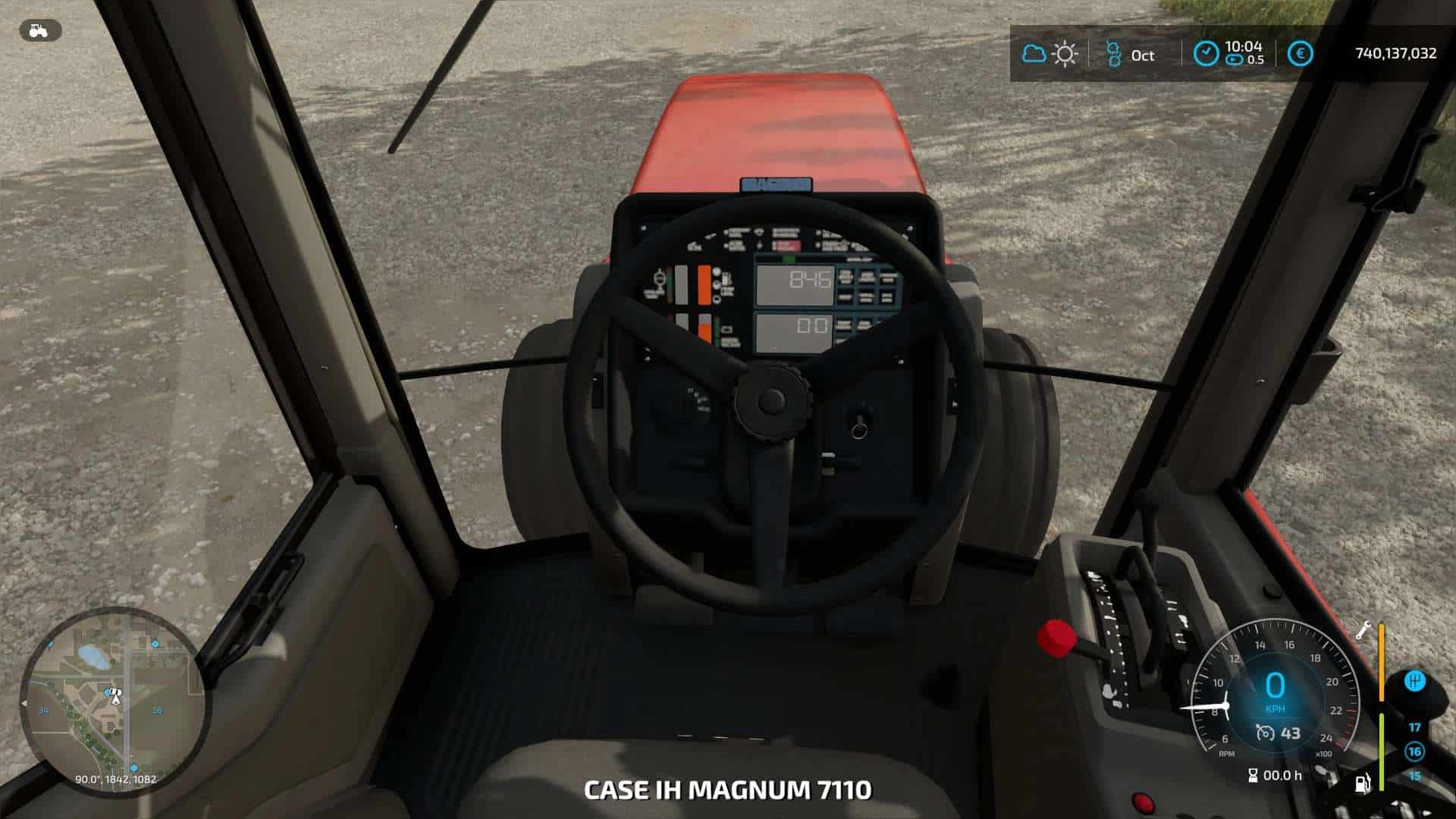The width and height of the screenshot is (1456, 819).
Task: Select the euro money icon
Action: [x=1301, y=54]
